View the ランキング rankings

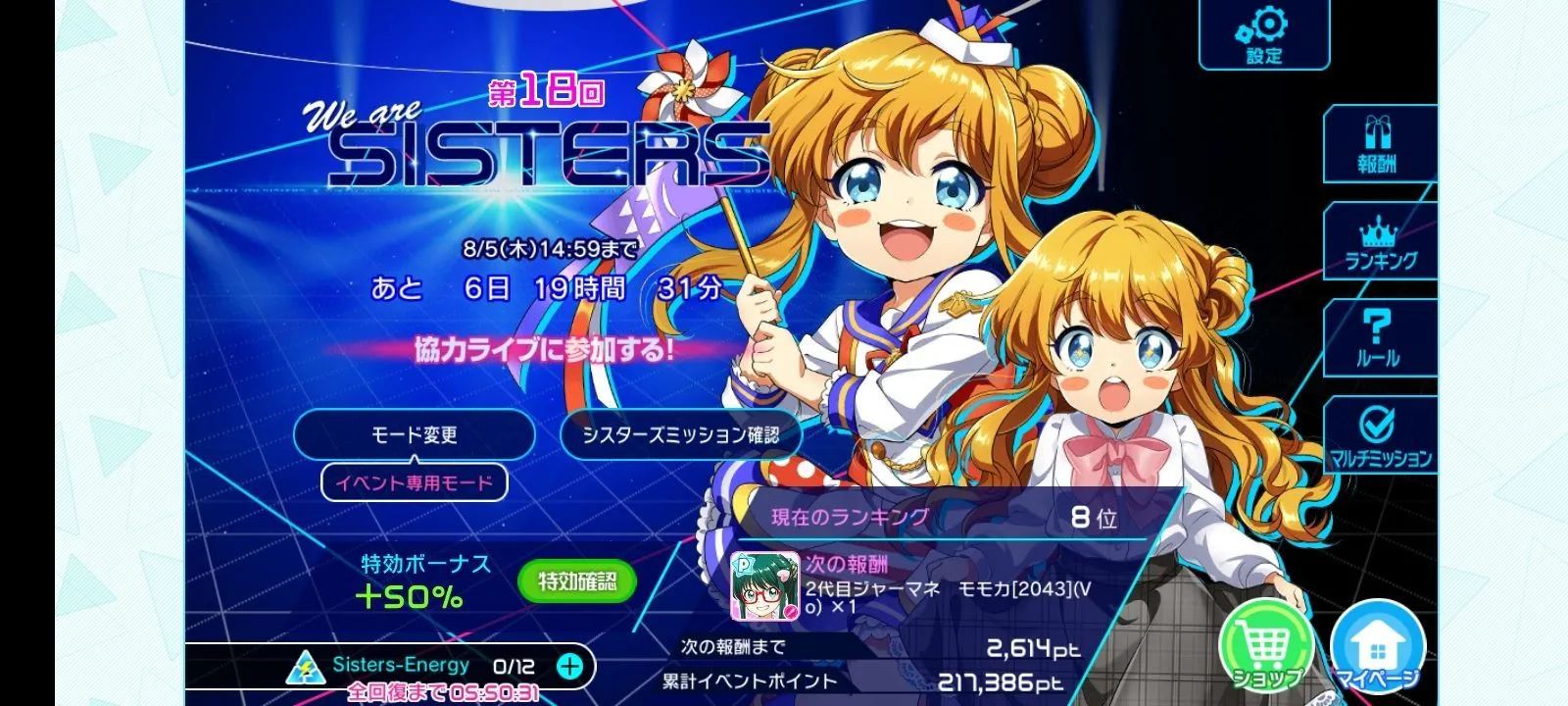click(x=1380, y=243)
